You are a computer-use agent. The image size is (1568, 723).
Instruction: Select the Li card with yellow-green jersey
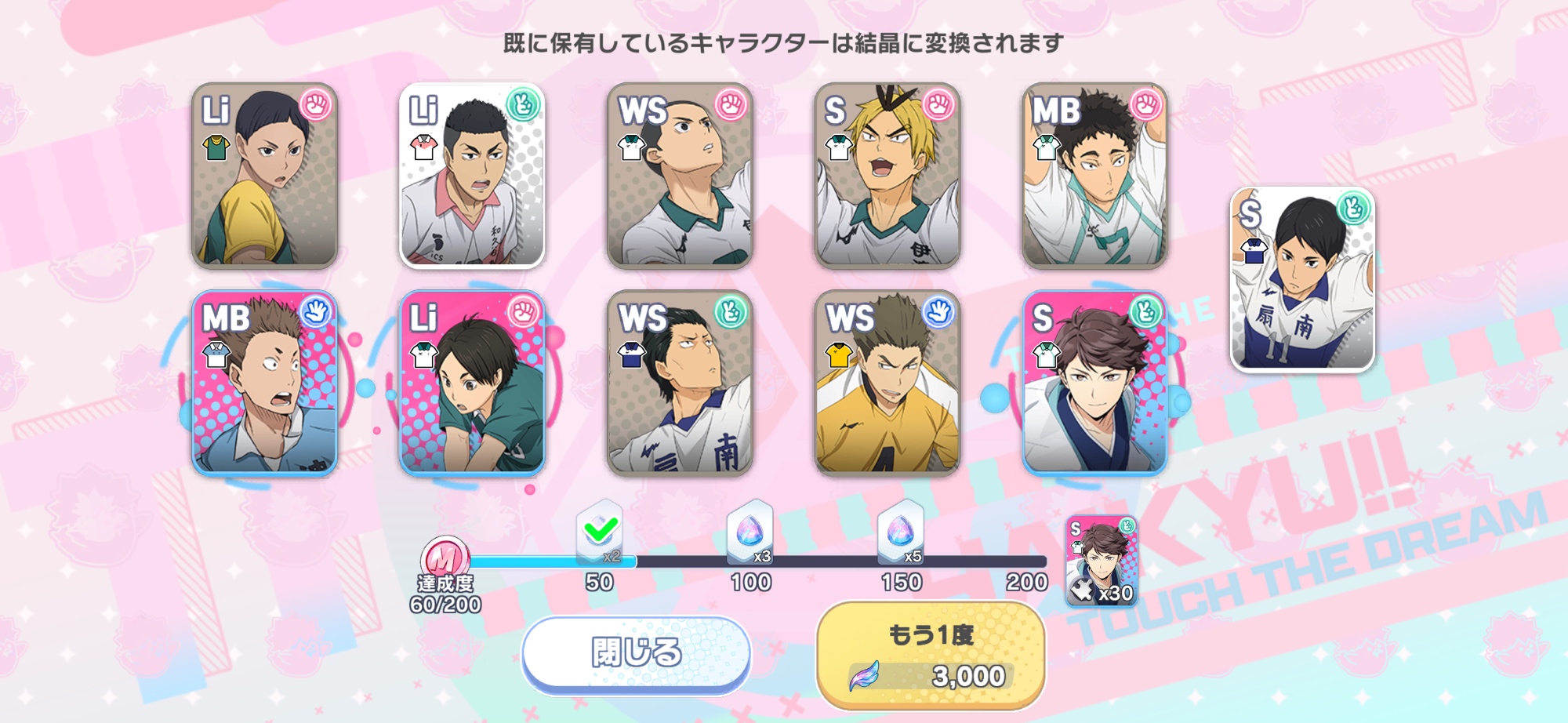coord(265,176)
